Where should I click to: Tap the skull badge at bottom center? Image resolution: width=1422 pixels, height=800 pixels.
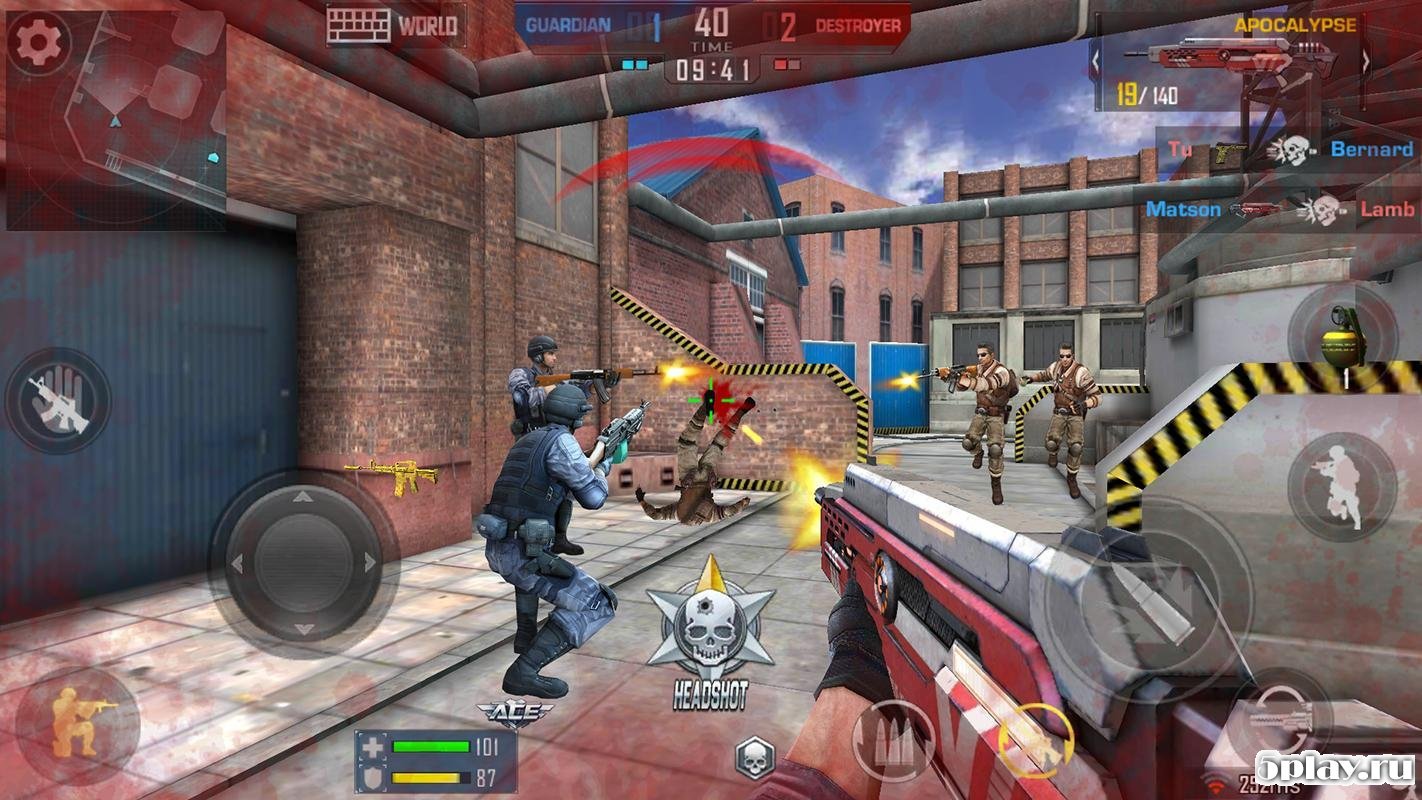coord(755,757)
